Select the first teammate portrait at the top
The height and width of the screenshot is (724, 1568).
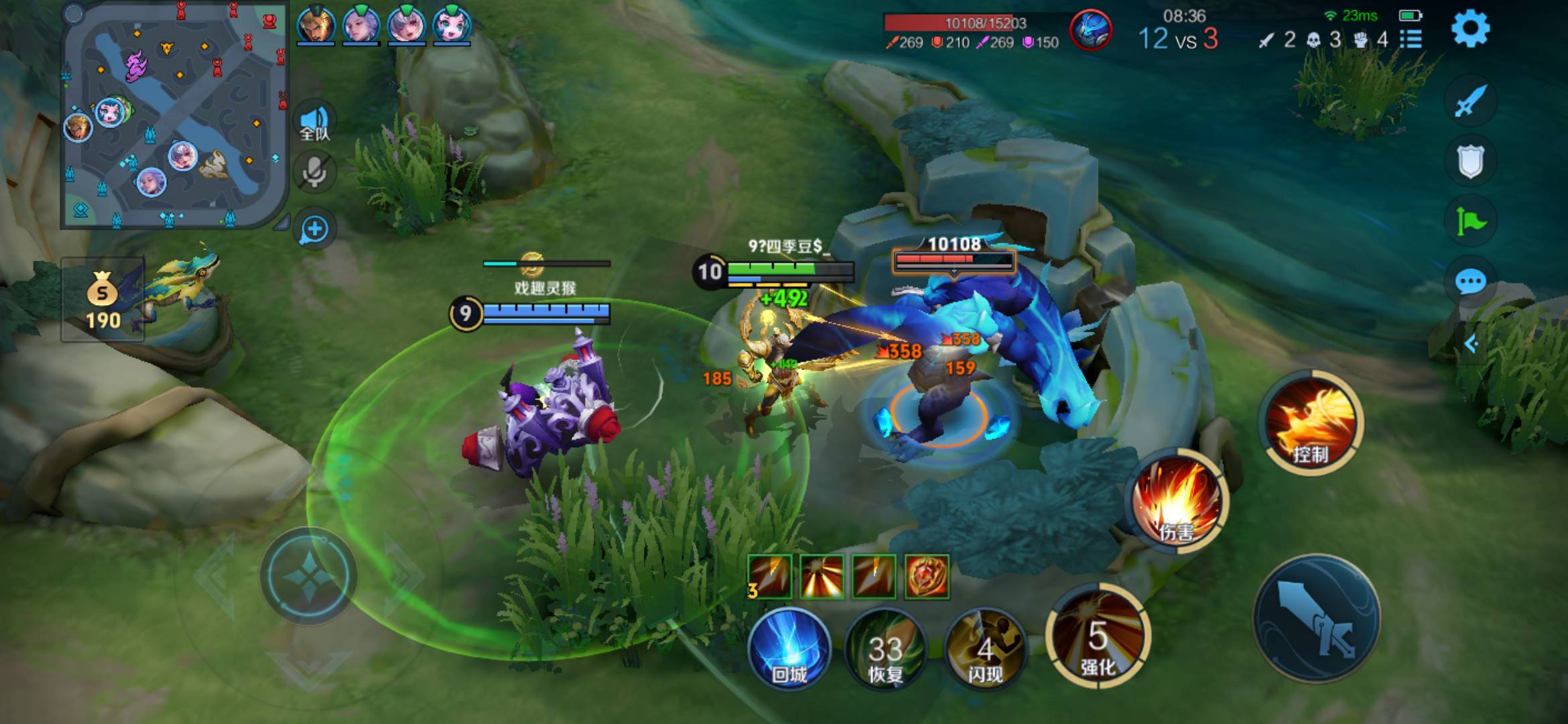pos(316,25)
